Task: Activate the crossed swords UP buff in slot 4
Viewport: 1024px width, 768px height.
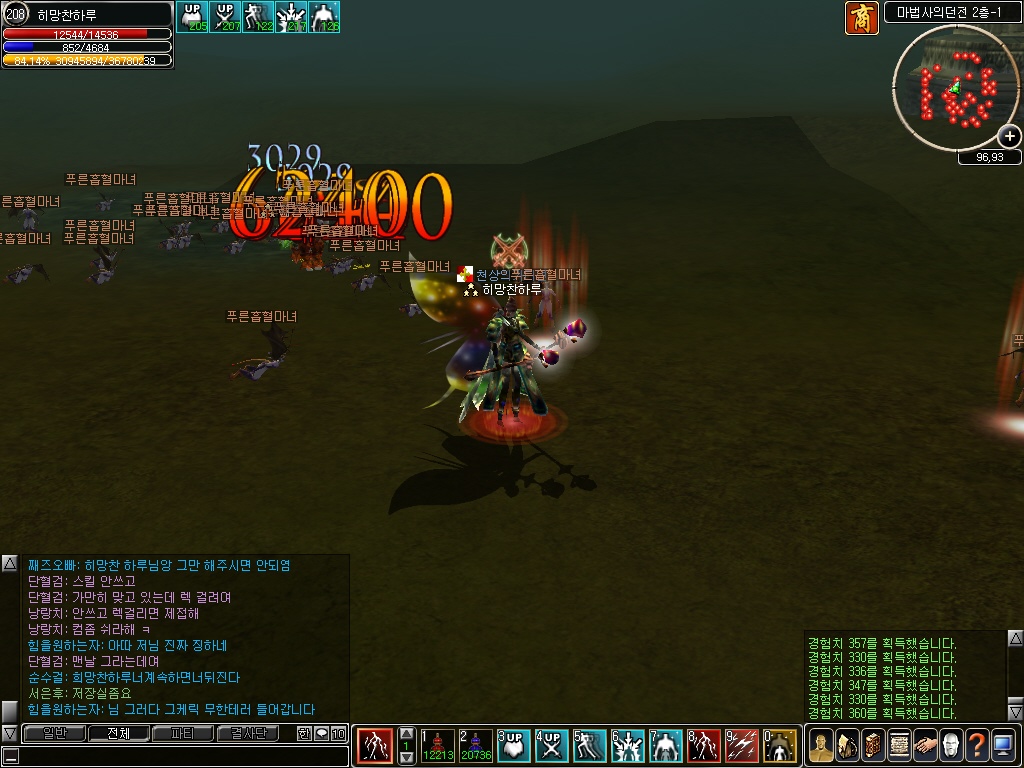Action: point(552,746)
